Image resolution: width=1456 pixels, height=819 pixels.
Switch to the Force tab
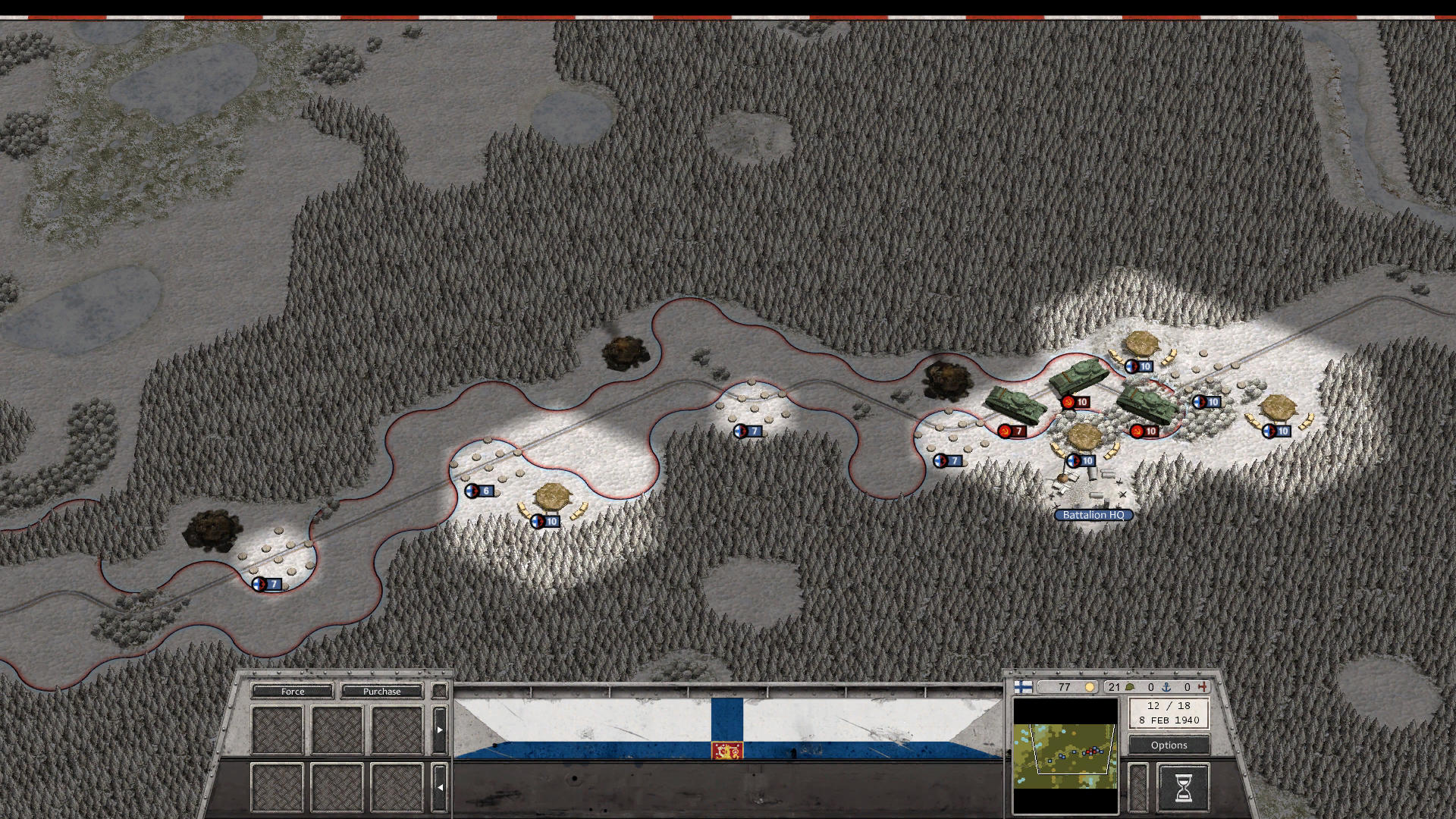click(292, 691)
